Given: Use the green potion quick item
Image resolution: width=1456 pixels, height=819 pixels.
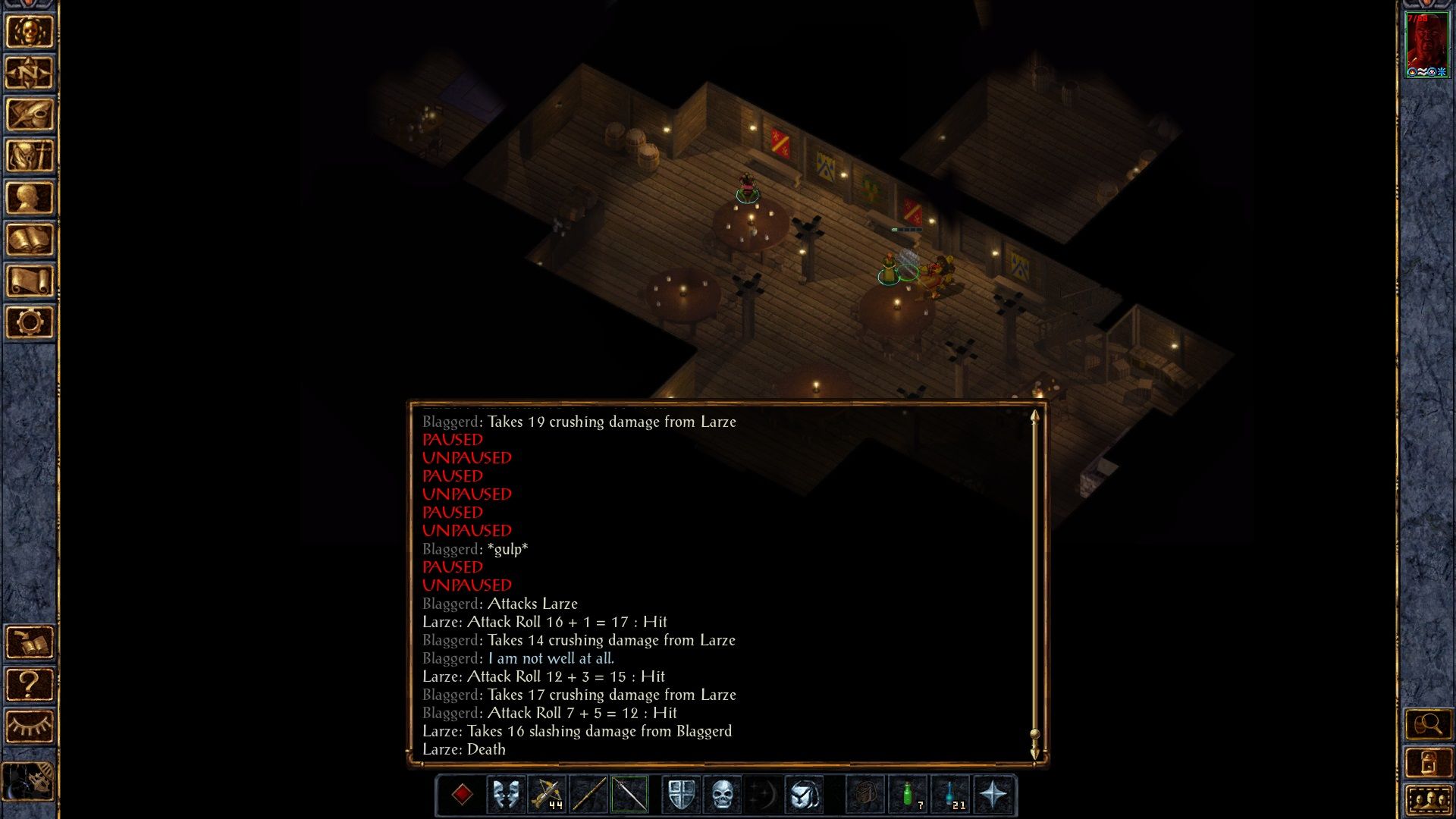Looking at the screenshot, I should coord(908,795).
